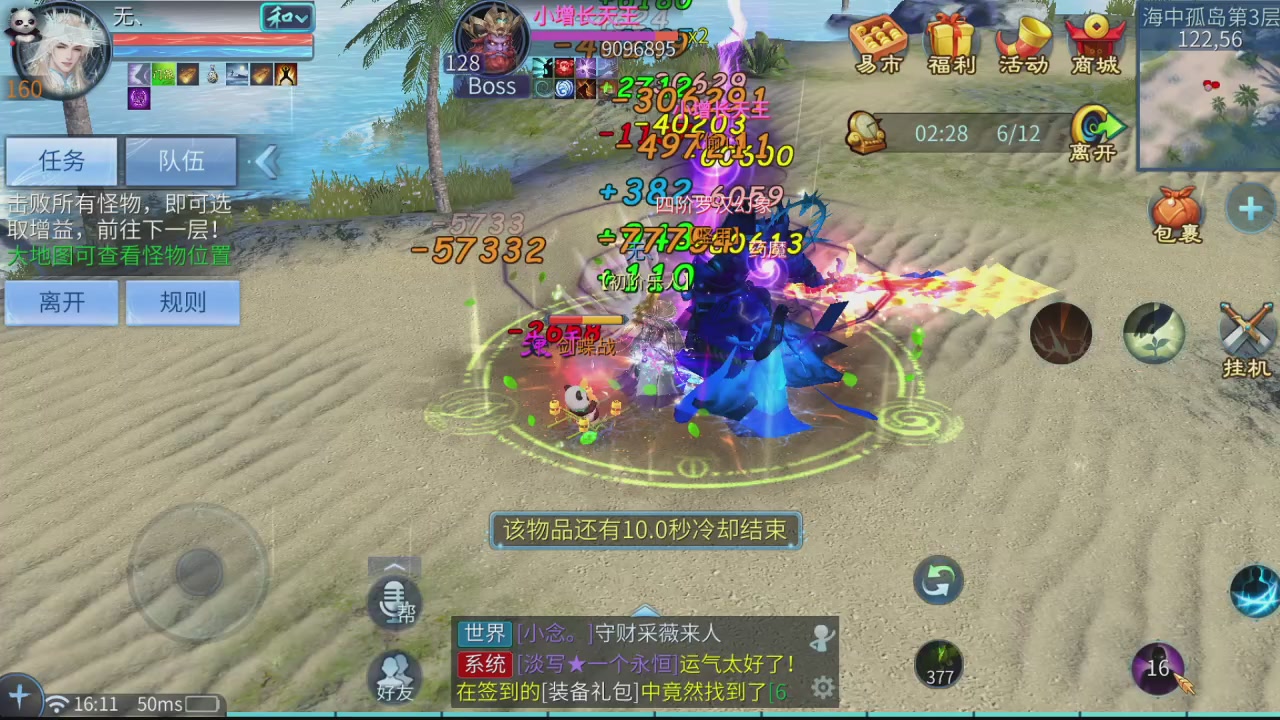The image size is (1280, 720).
Task: Open the 规则 rules button
Action: click(181, 303)
